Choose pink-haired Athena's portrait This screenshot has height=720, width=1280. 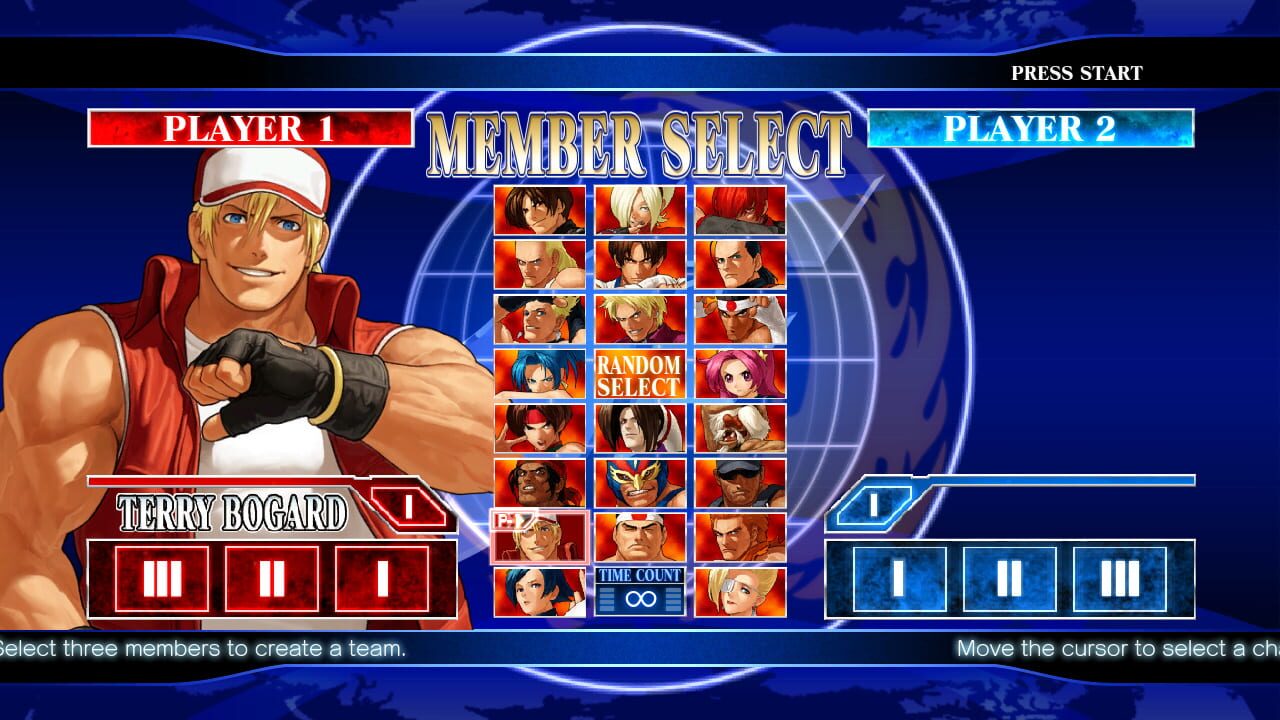click(x=741, y=373)
